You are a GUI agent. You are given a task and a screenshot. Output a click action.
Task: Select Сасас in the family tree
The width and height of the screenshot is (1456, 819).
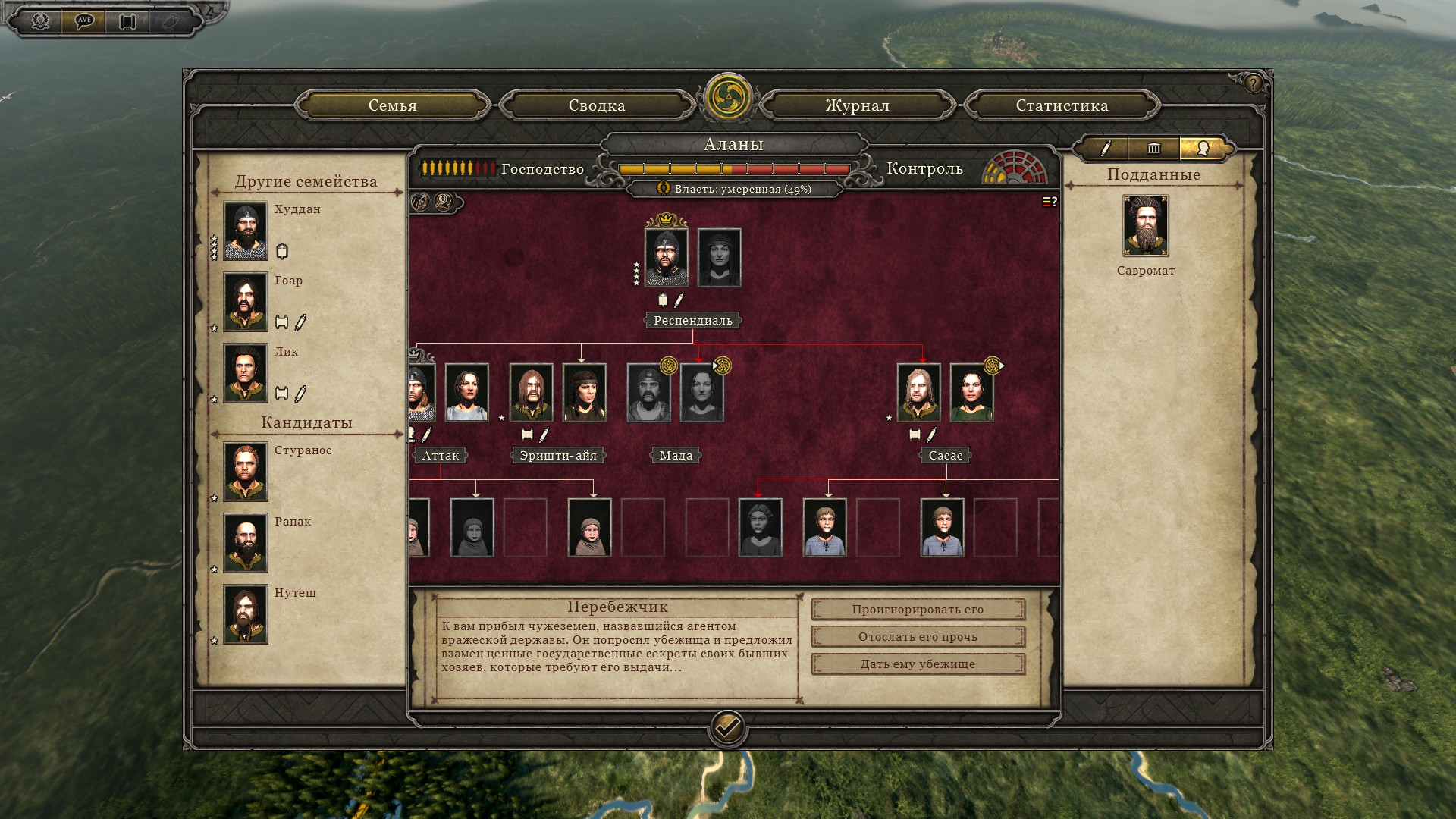918,393
